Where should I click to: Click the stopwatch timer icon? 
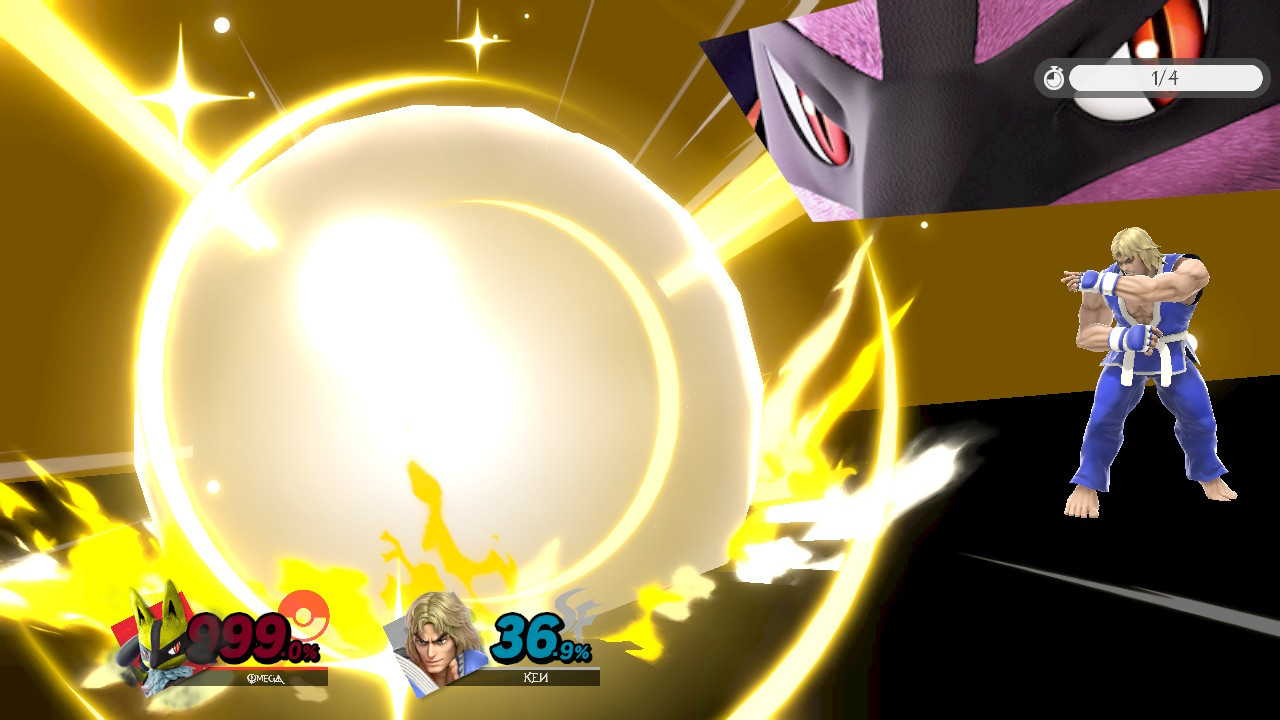coord(1054,78)
